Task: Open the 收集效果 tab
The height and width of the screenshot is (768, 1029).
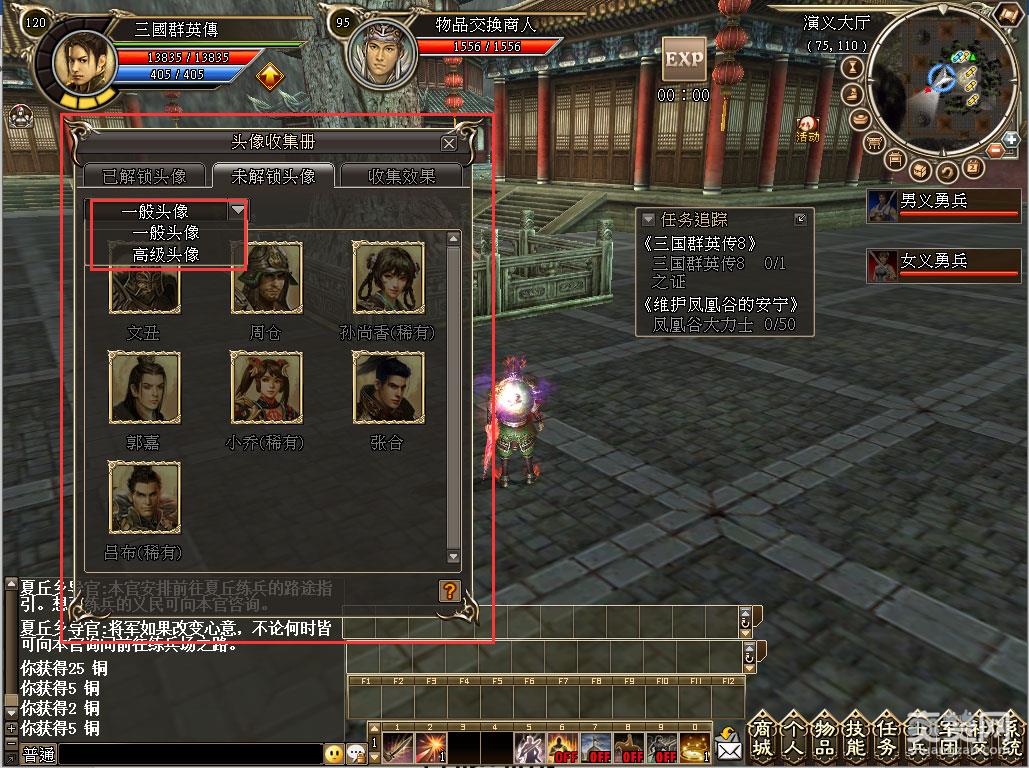Action: coord(402,176)
